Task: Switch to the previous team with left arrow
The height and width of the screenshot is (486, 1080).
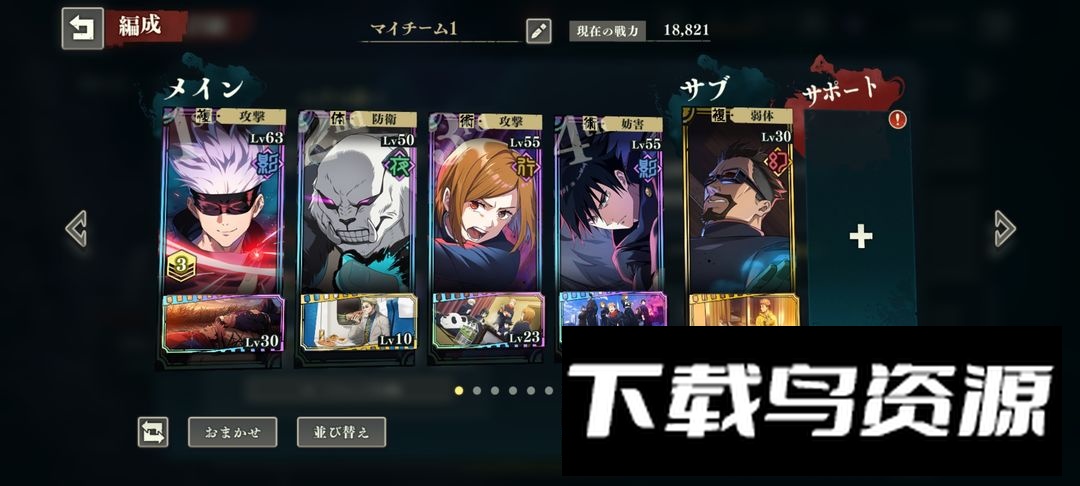Action: point(76,228)
